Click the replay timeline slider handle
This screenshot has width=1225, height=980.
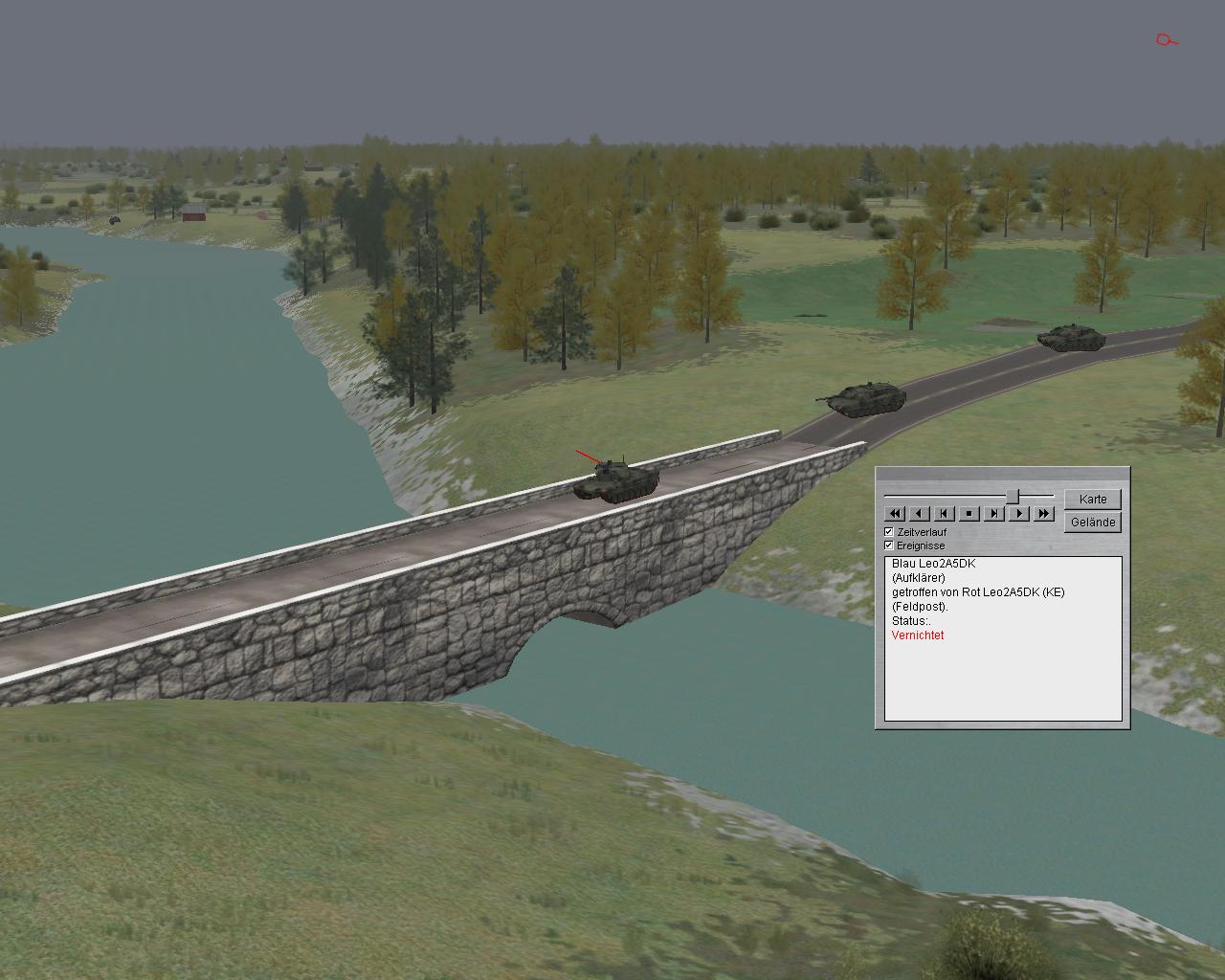pyautogui.click(x=1018, y=496)
